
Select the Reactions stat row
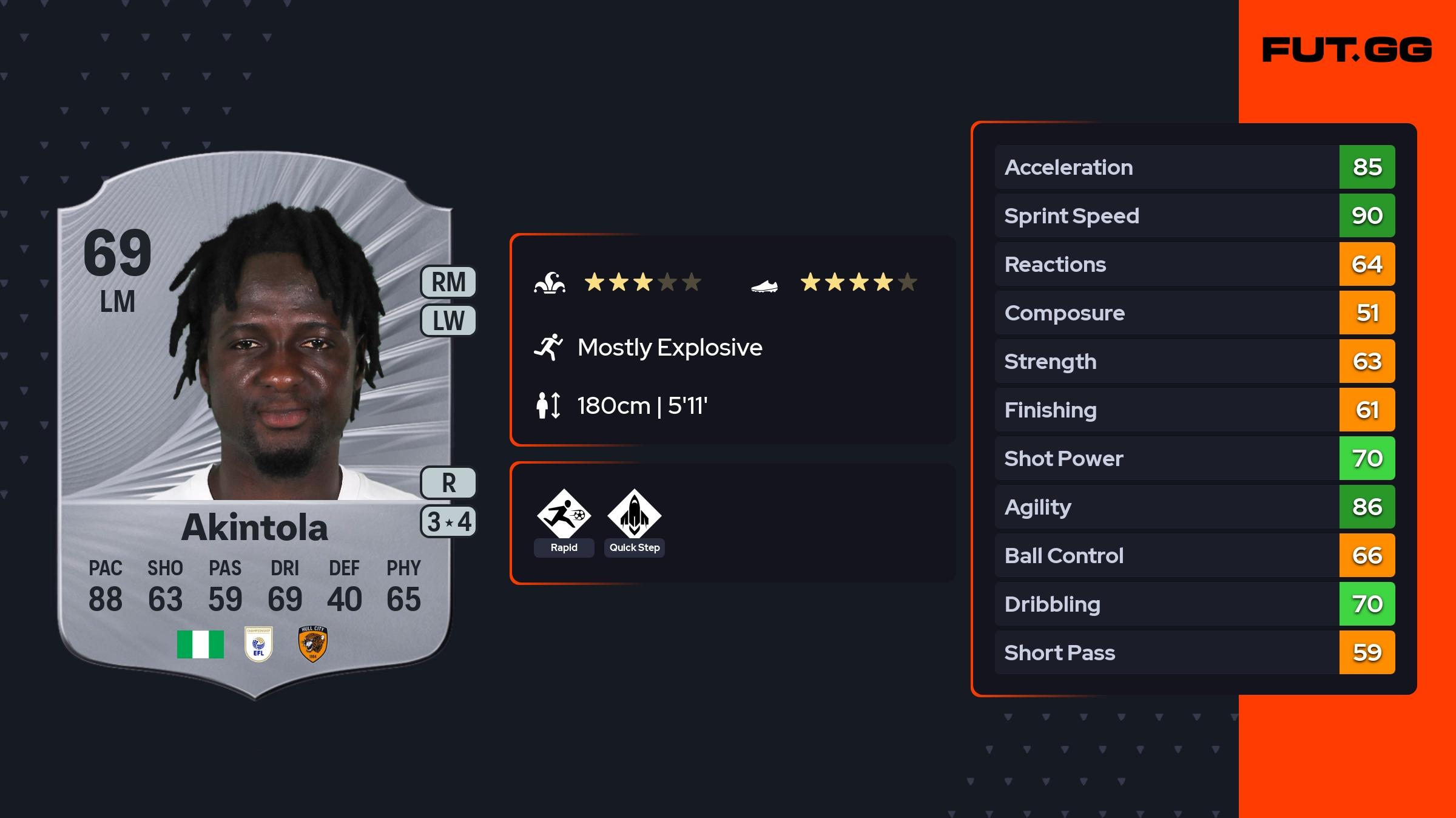coord(1194,264)
